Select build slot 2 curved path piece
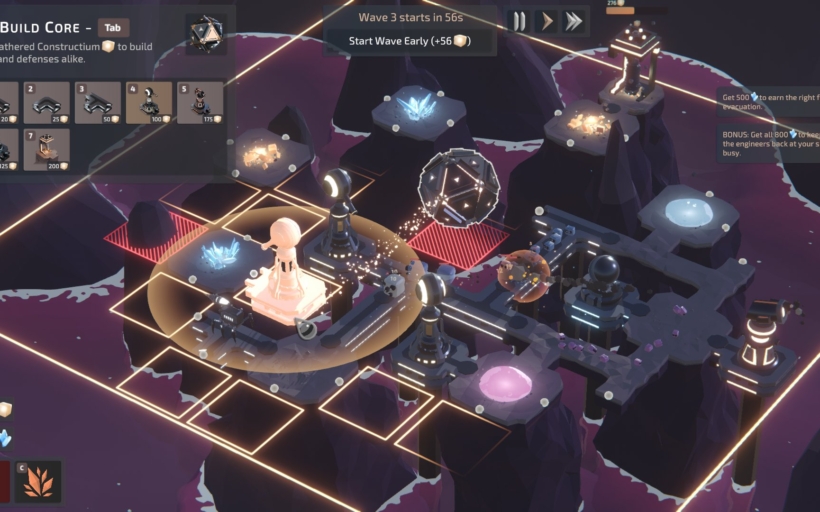The image size is (820, 512). (47, 103)
